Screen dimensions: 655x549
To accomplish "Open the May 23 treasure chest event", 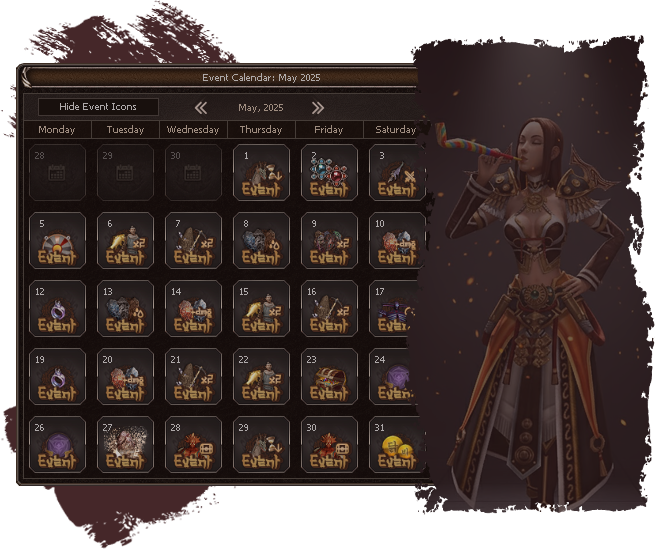I will (329, 376).
